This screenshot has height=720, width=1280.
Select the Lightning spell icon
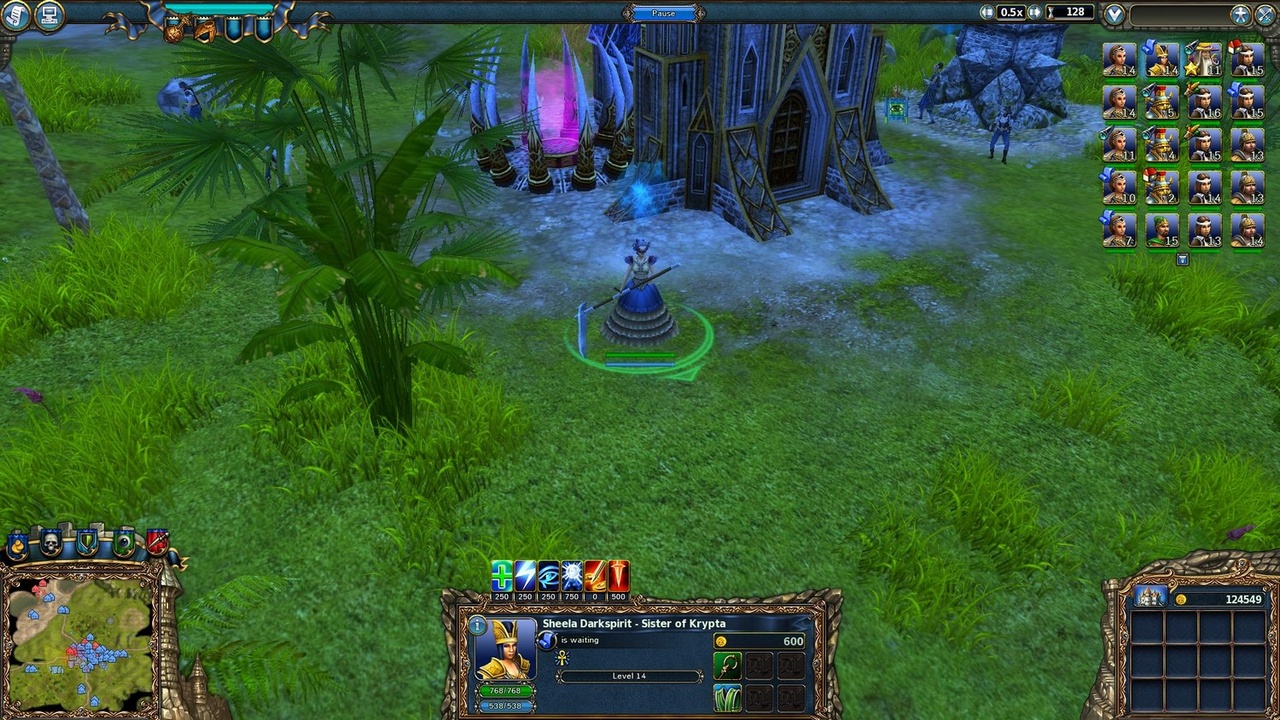pyautogui.click(x=523, y=576)
